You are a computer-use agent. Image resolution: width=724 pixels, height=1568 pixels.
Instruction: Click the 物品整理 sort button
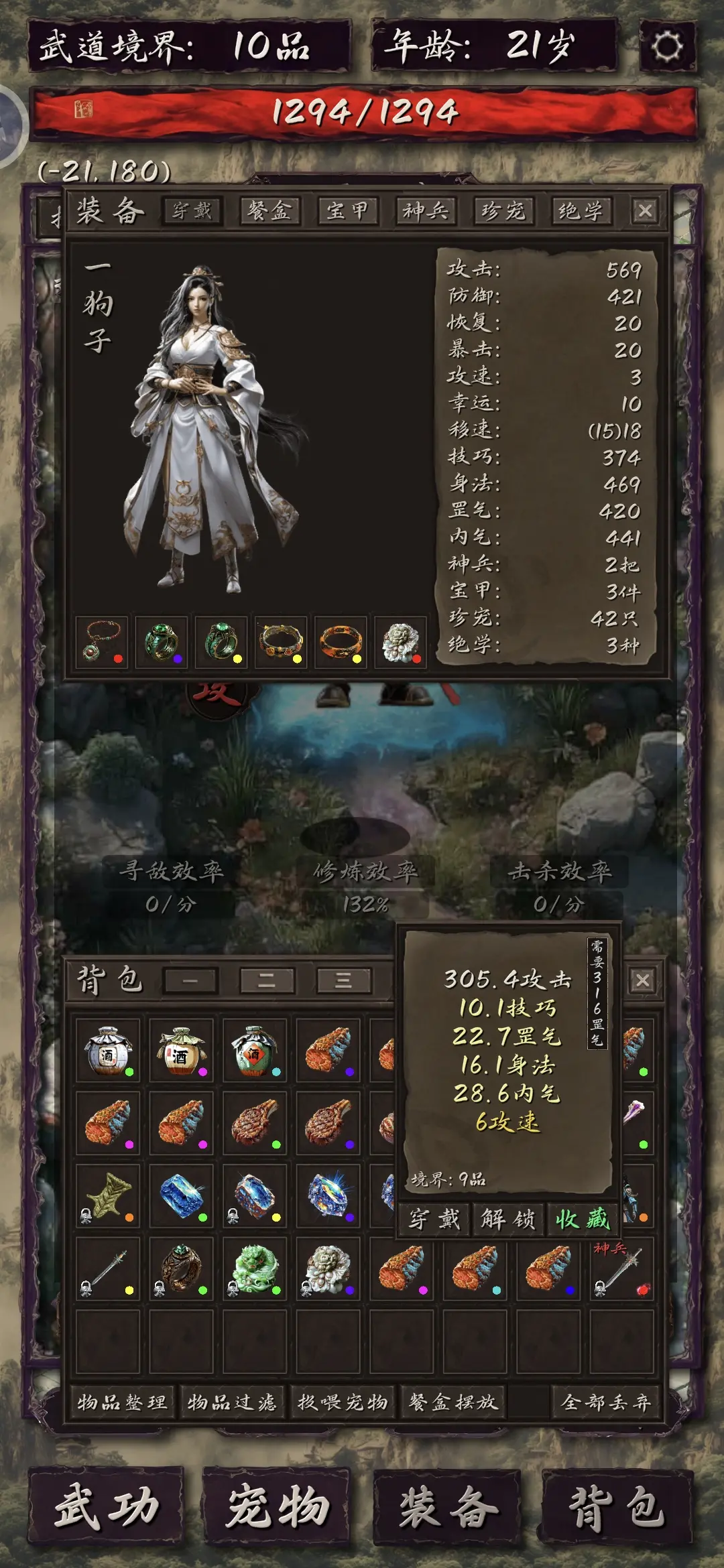122,1402
